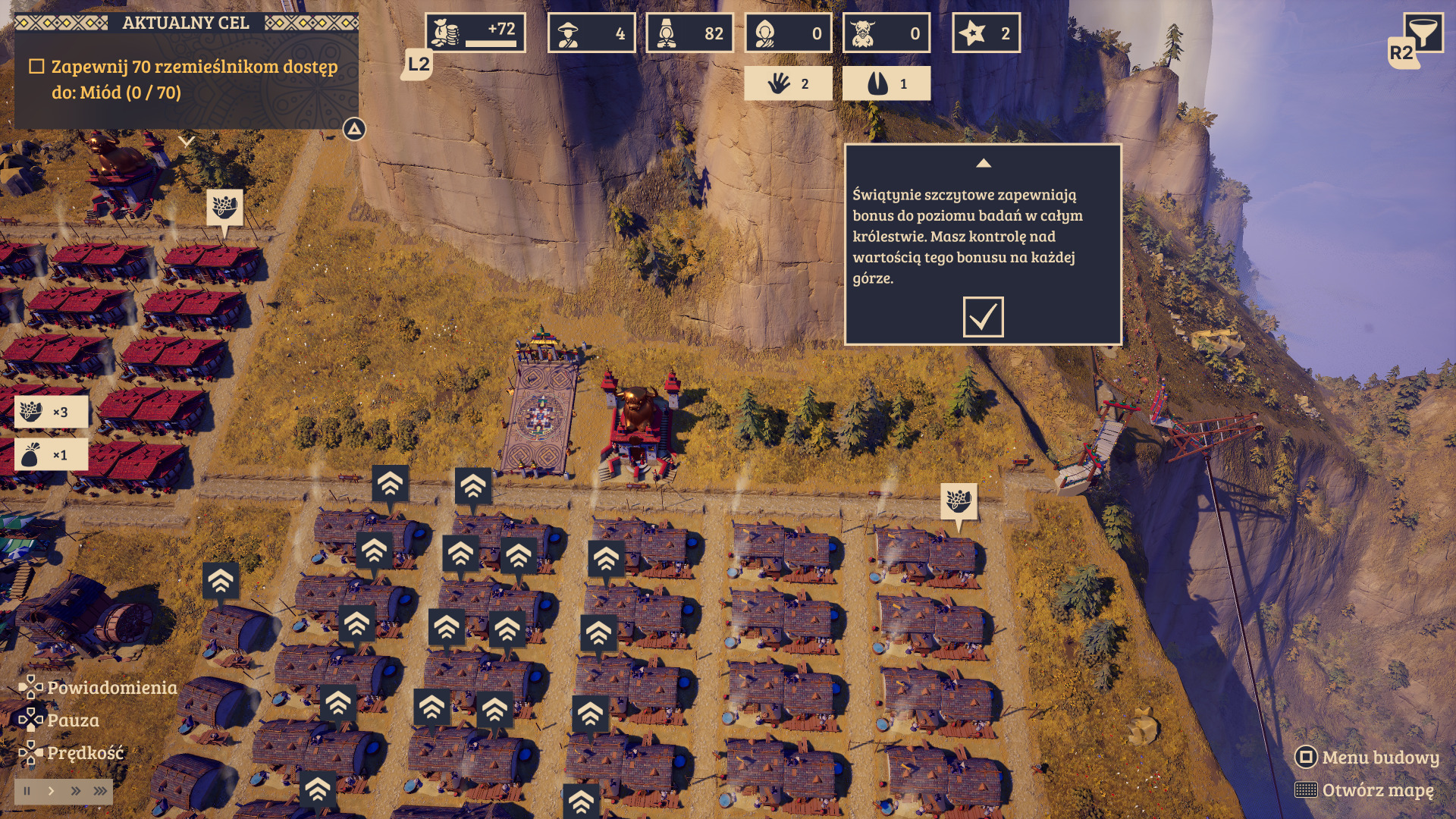Image resolution: width=1456 pixels, height=819 pixels.
Task: Click the Miód objective tracker entry
Action: click(x=187, y=80)
